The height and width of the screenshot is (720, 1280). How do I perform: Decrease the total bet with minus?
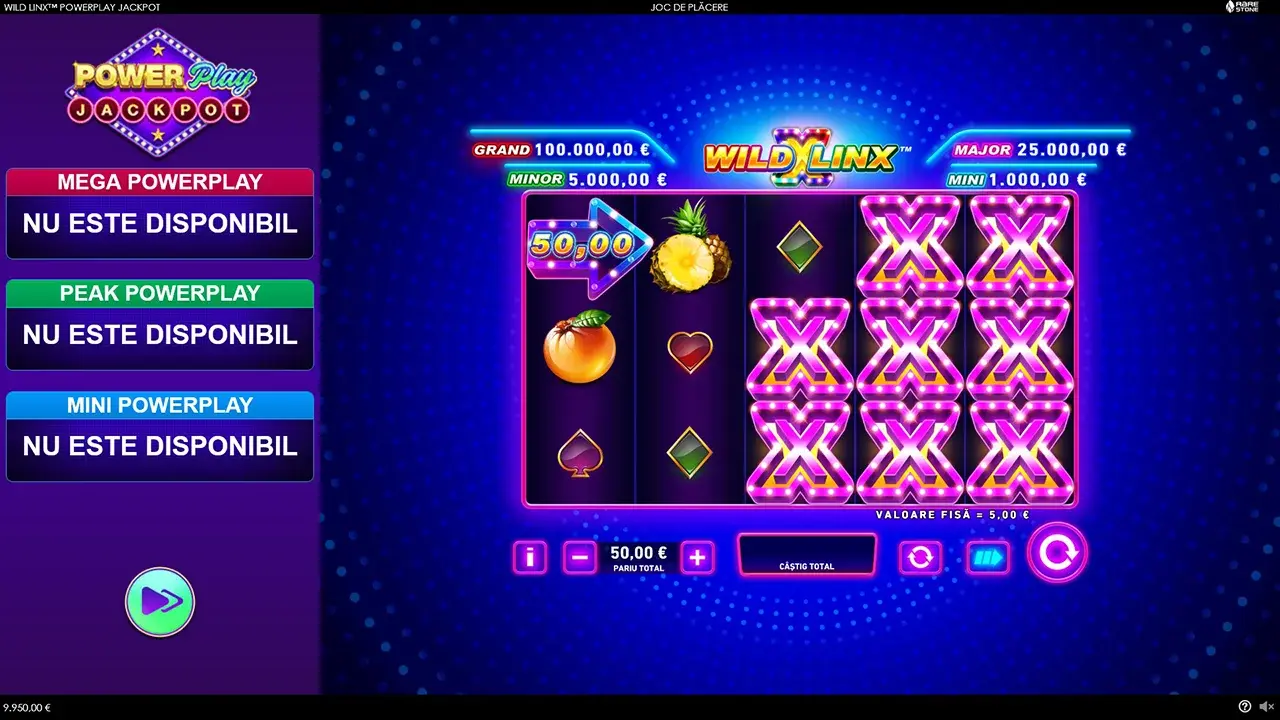click(580, 557)
